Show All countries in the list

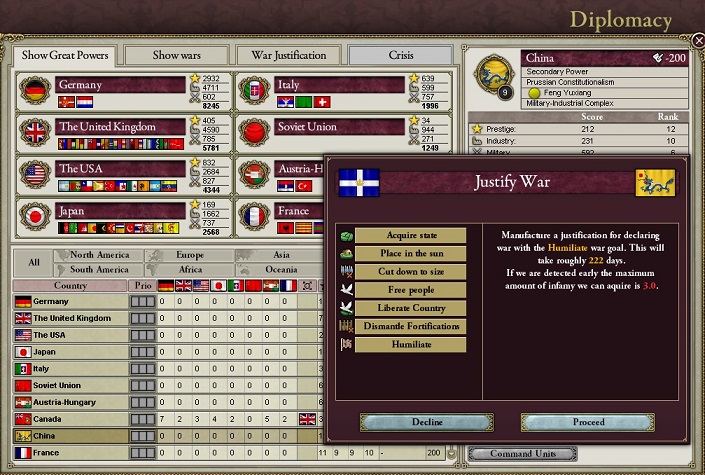34,262
